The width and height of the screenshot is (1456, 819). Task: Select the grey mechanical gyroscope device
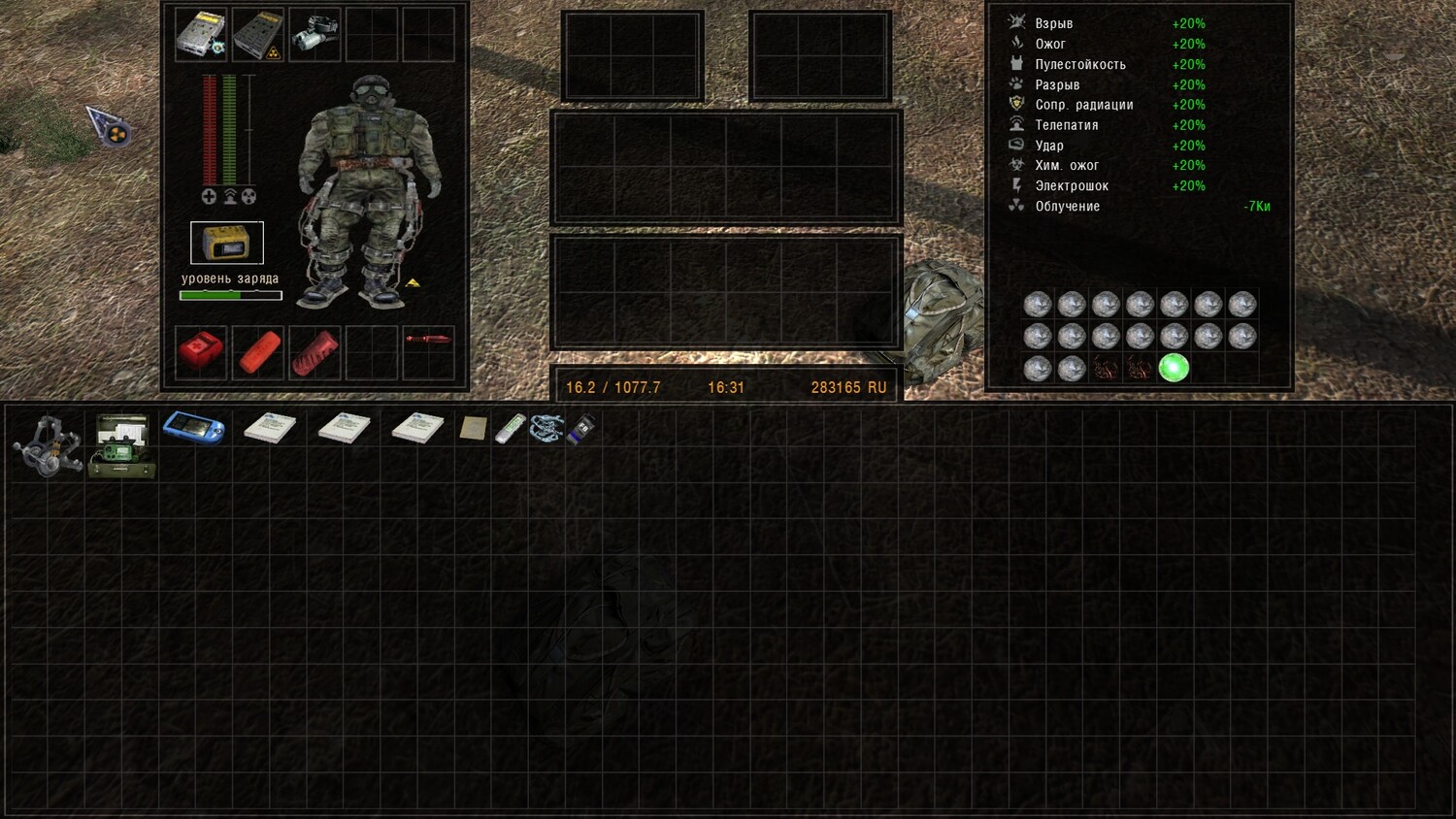(48, 446)
